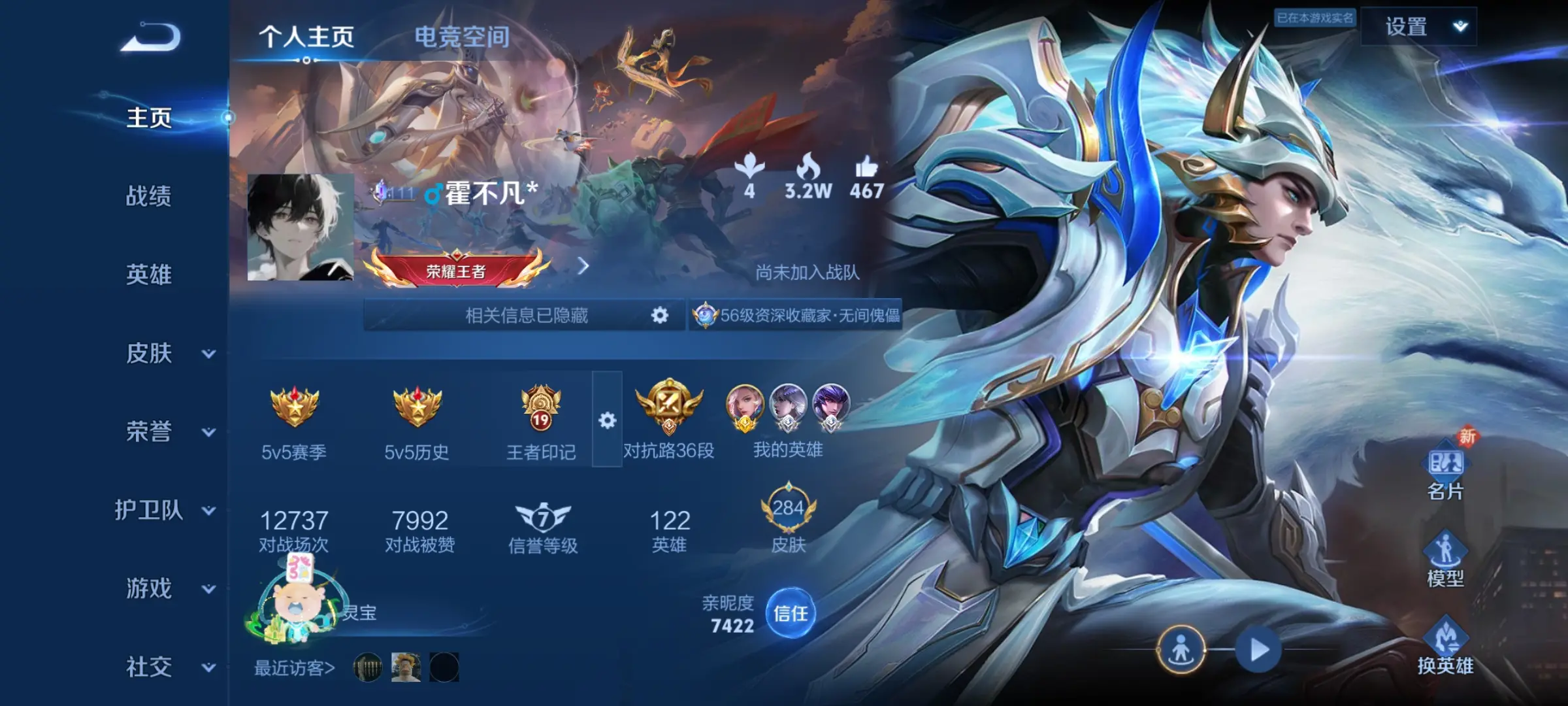Image resolution: width=1568 pixels, height=706 pixels.
Task: Open the 战绩 battle record section
Action: (149, 196)
